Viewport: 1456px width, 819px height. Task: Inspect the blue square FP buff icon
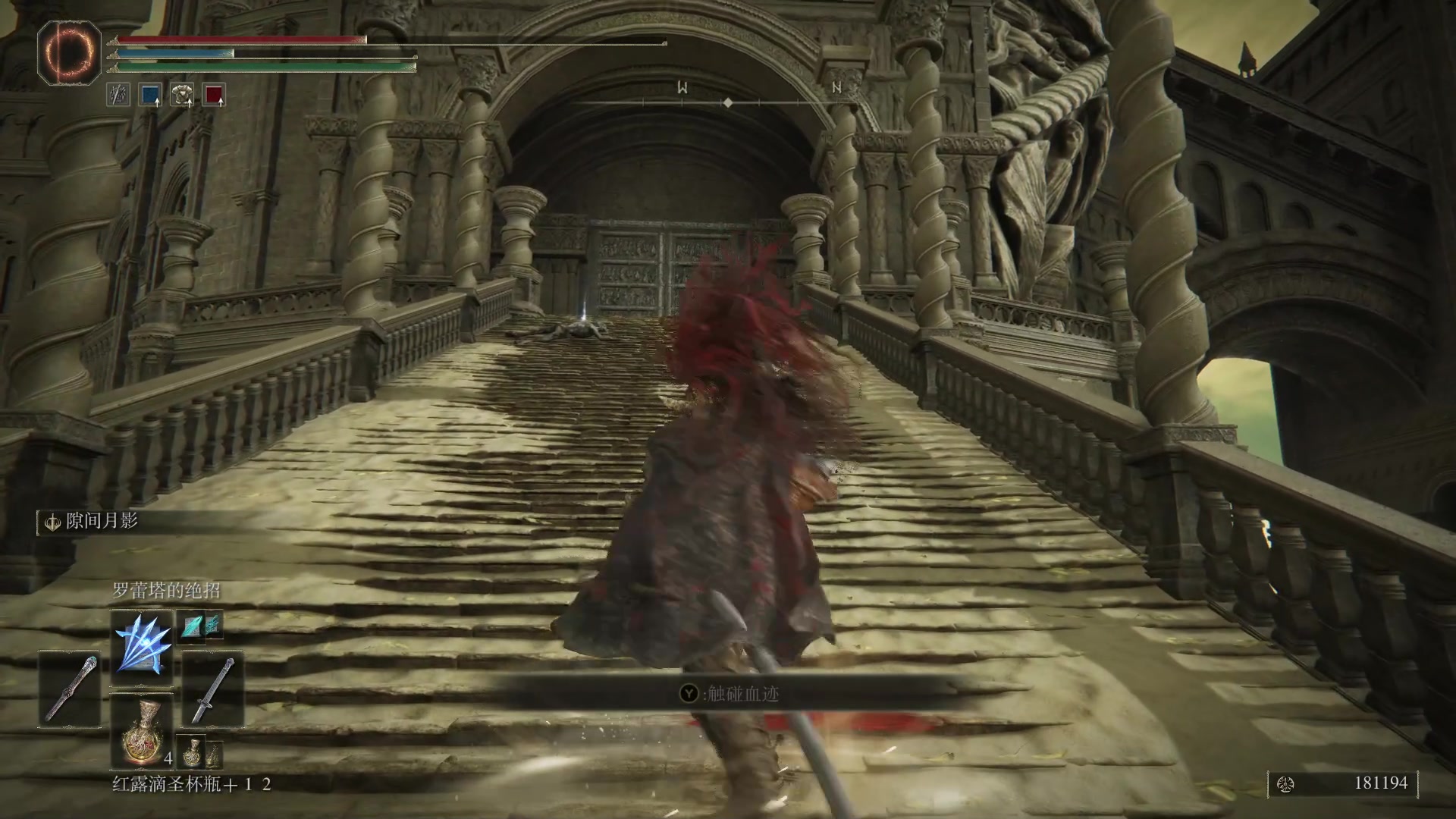tap(150, 95)
